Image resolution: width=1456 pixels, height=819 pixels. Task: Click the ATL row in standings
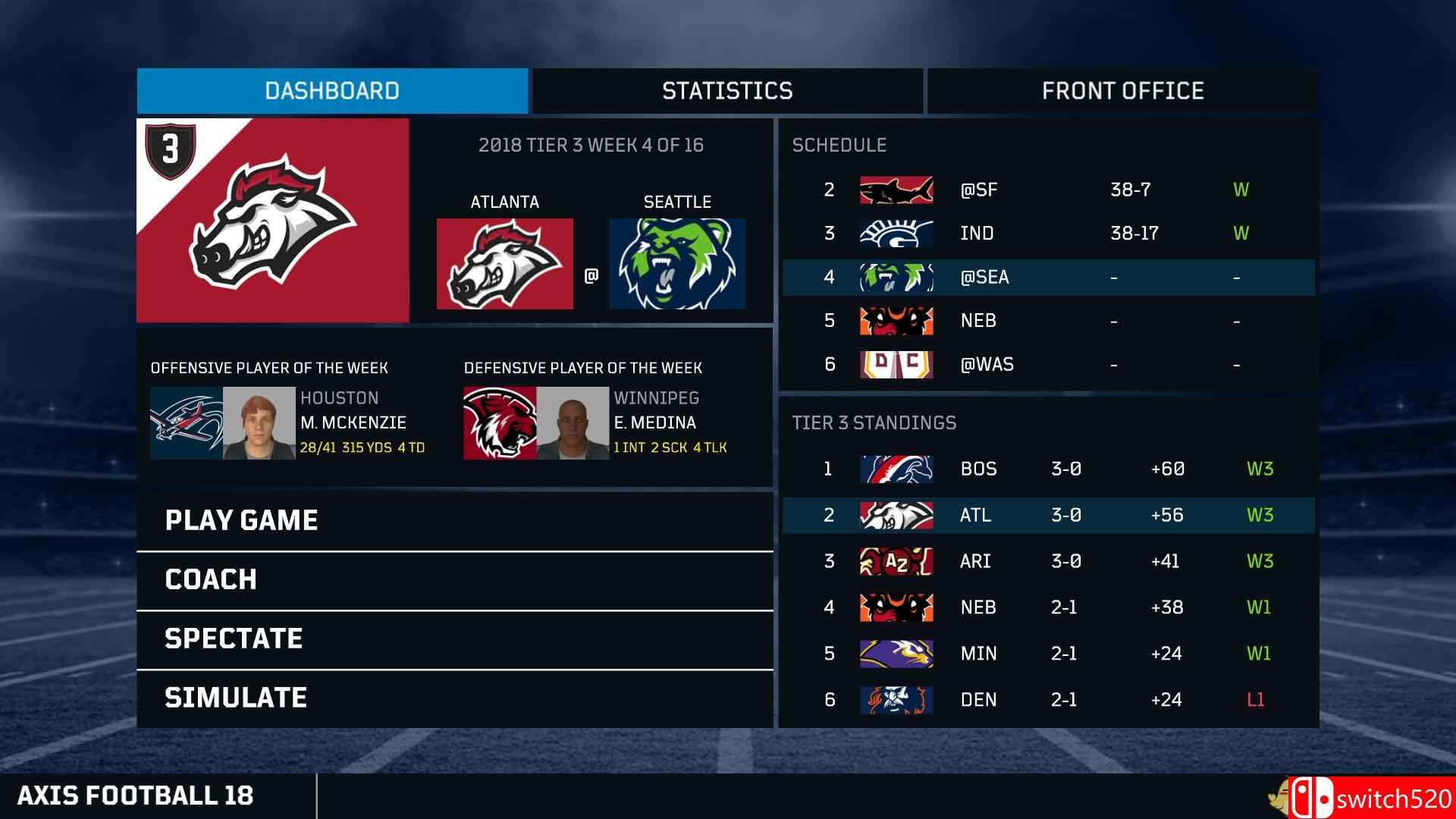[1048, 515]
